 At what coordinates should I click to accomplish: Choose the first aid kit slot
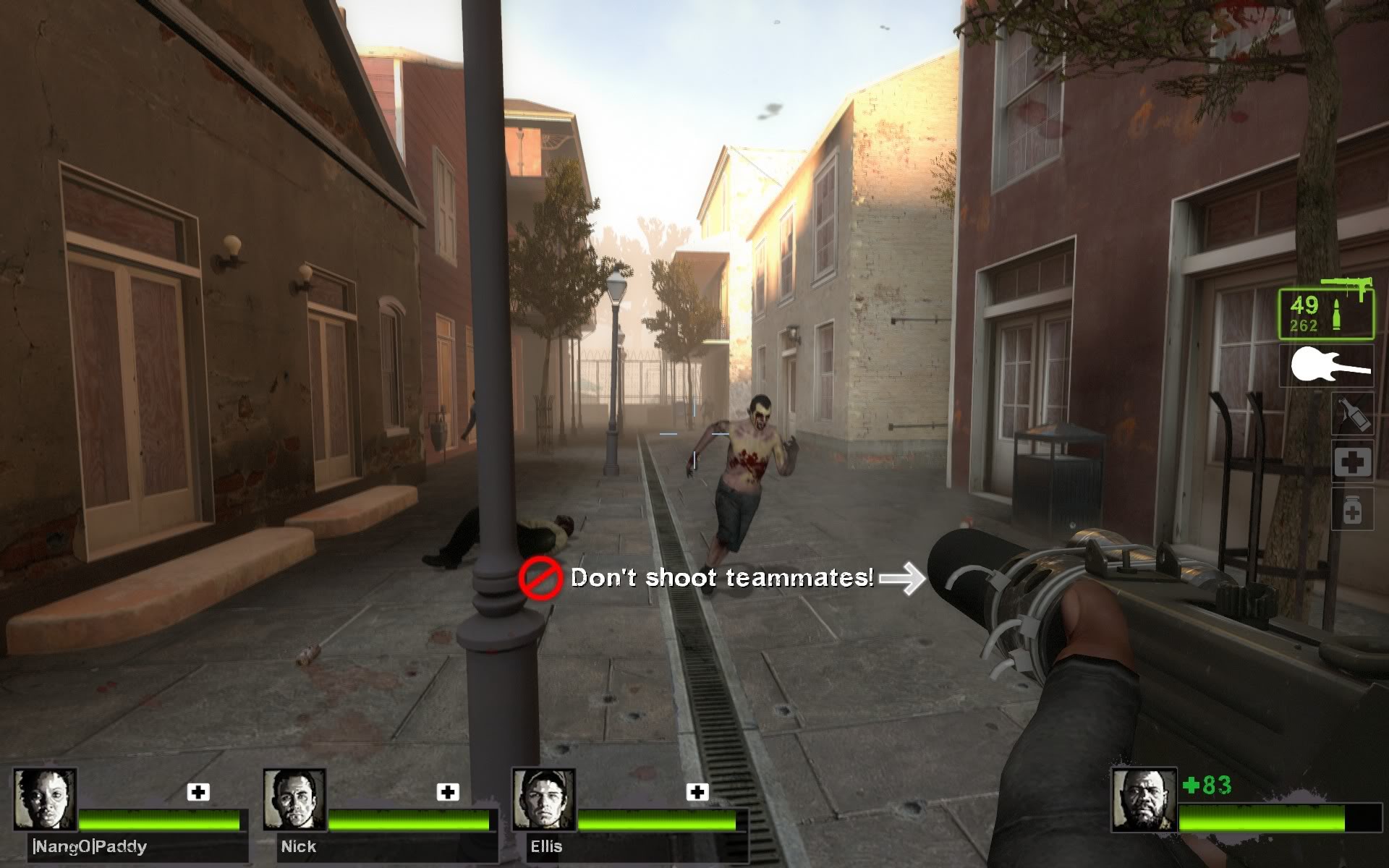point(1352,463)
